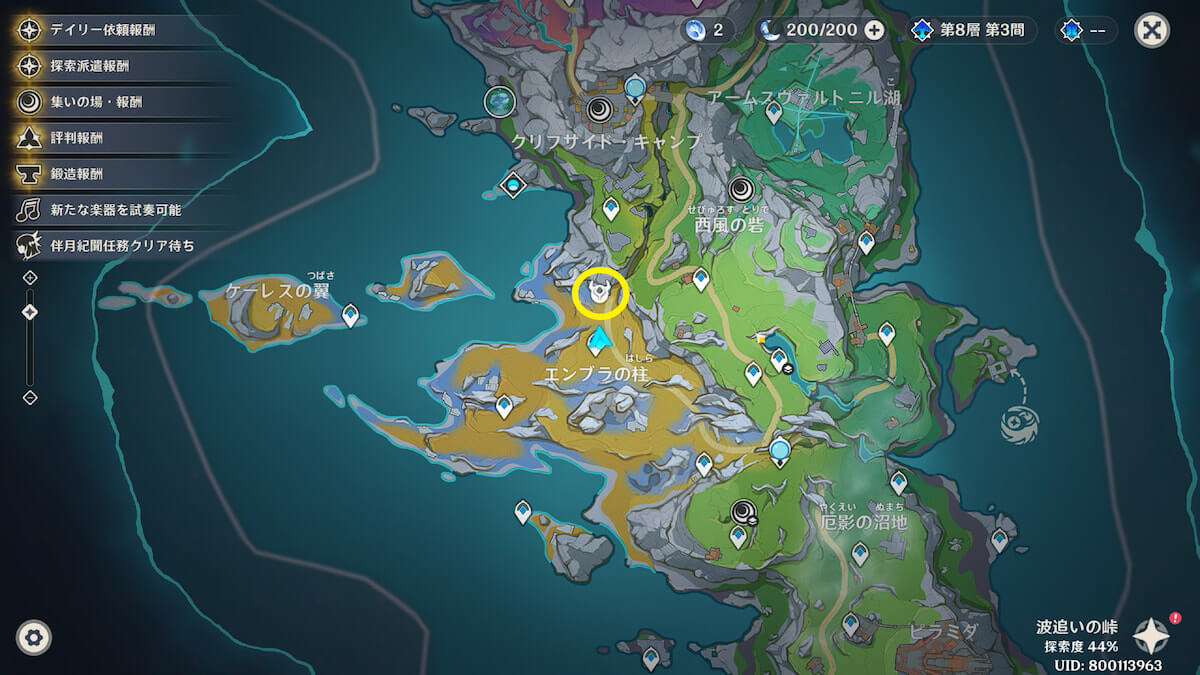Viewport: 1200px width, 675px height.
Task: Open the 第8層 第3間 Spiral Abyss tracker
Action: (968, 30)
